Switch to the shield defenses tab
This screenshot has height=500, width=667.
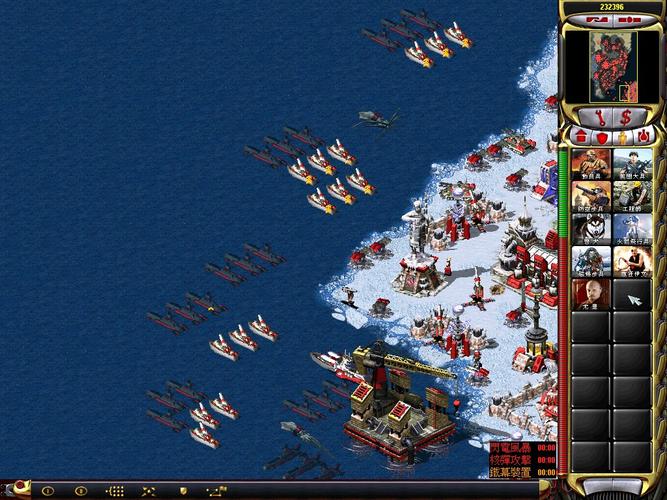[603, 136]
